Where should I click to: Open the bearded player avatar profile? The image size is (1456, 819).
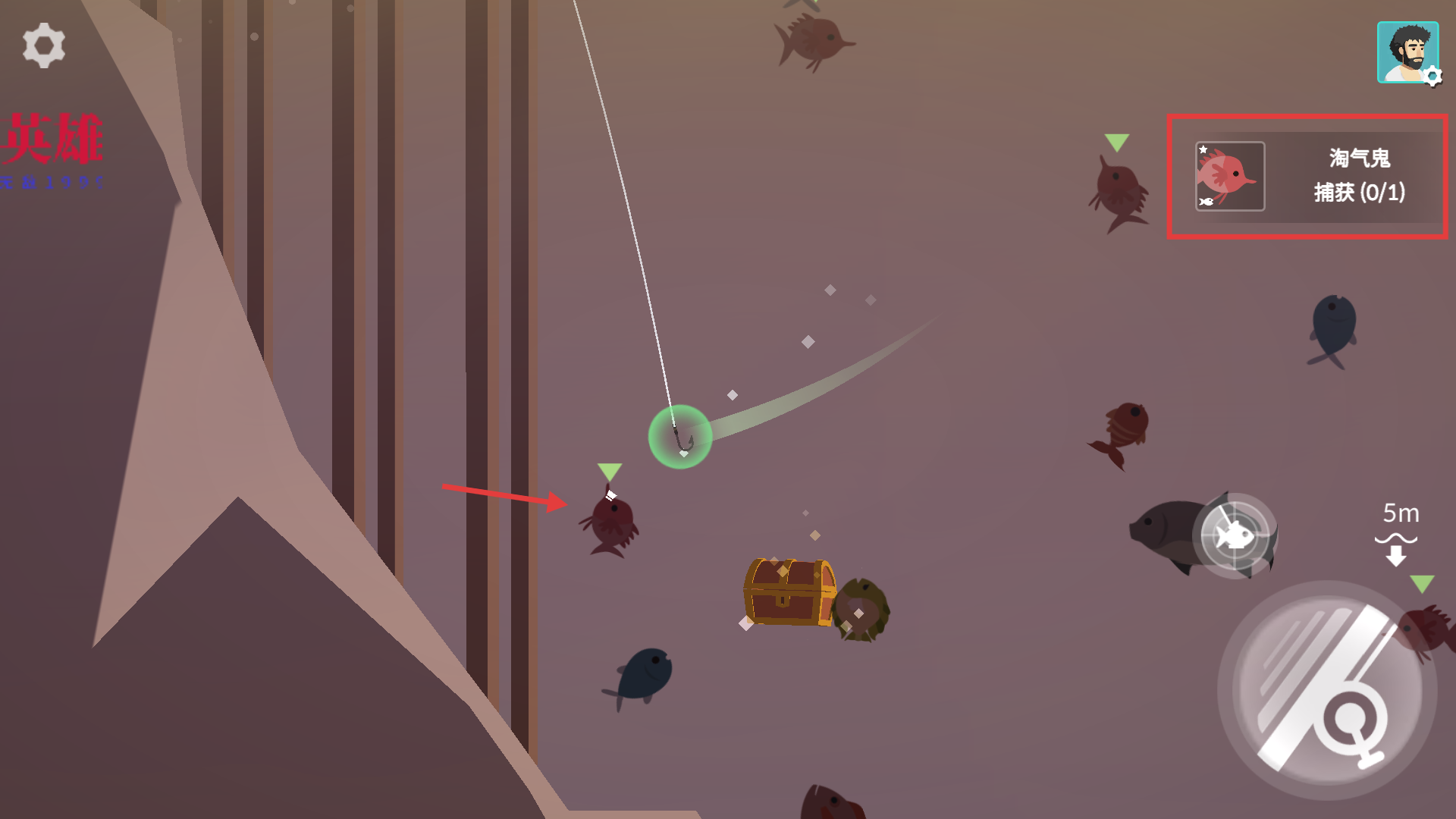pyautogui.click(x=1407, y=52)
